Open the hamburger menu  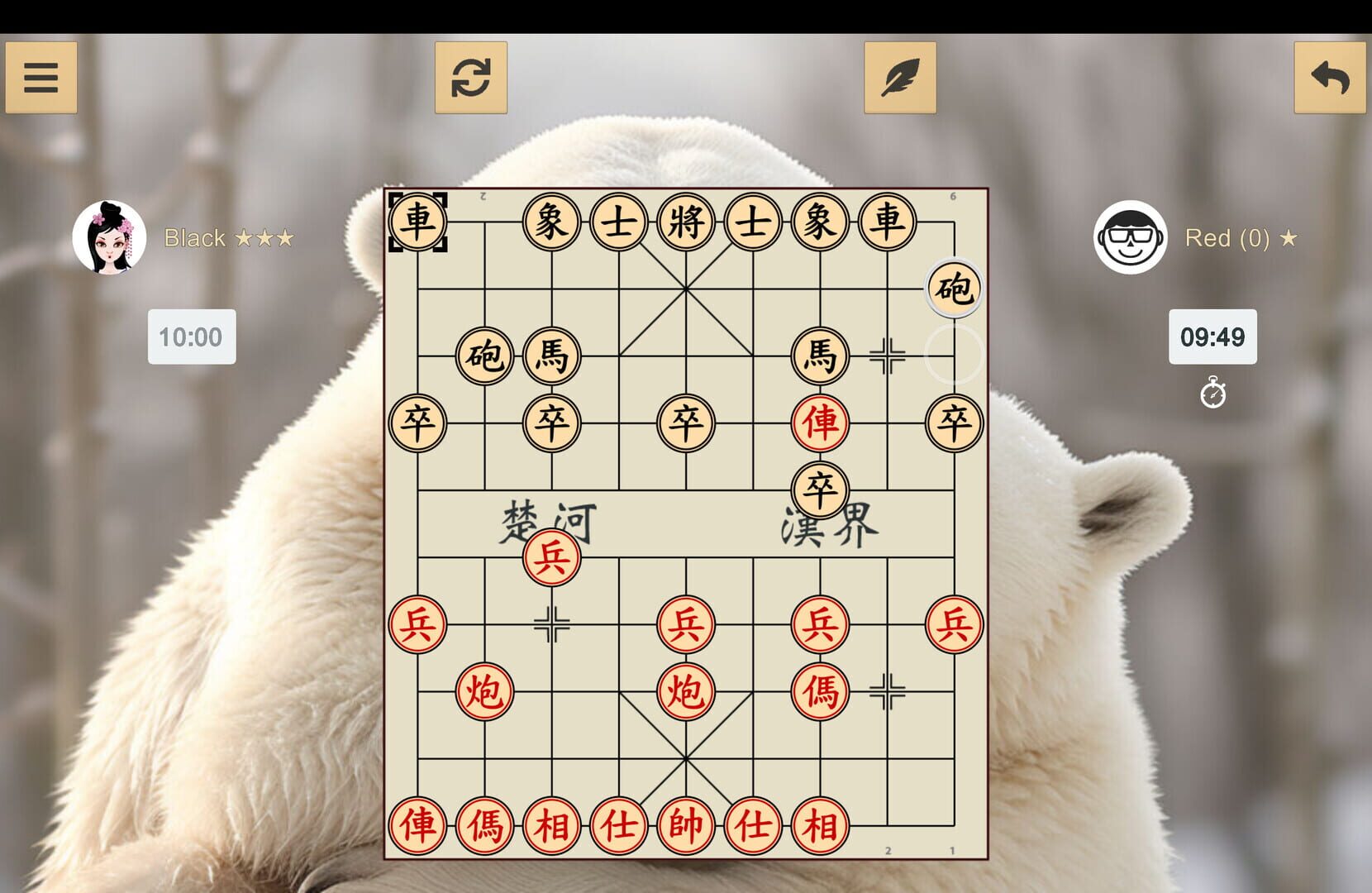tap(40, 77)
